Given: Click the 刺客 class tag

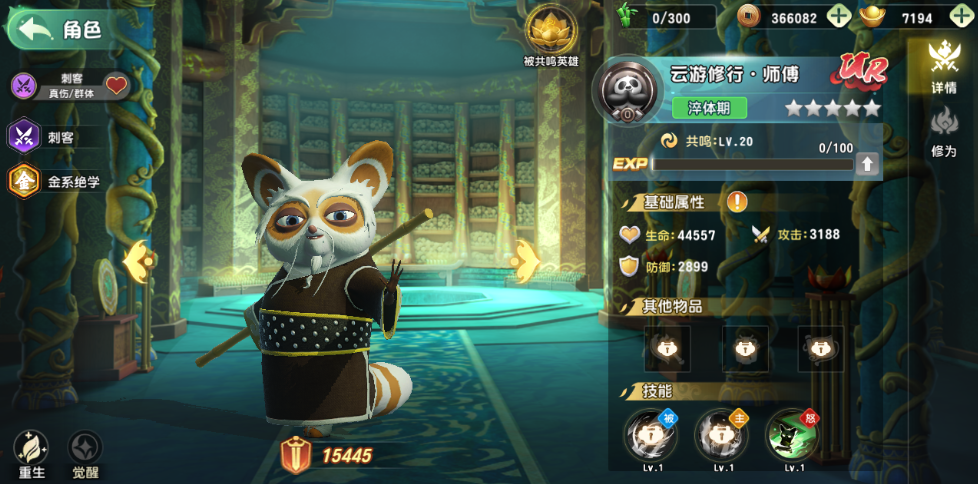Looking at the screenshot, I should [60, 136].
